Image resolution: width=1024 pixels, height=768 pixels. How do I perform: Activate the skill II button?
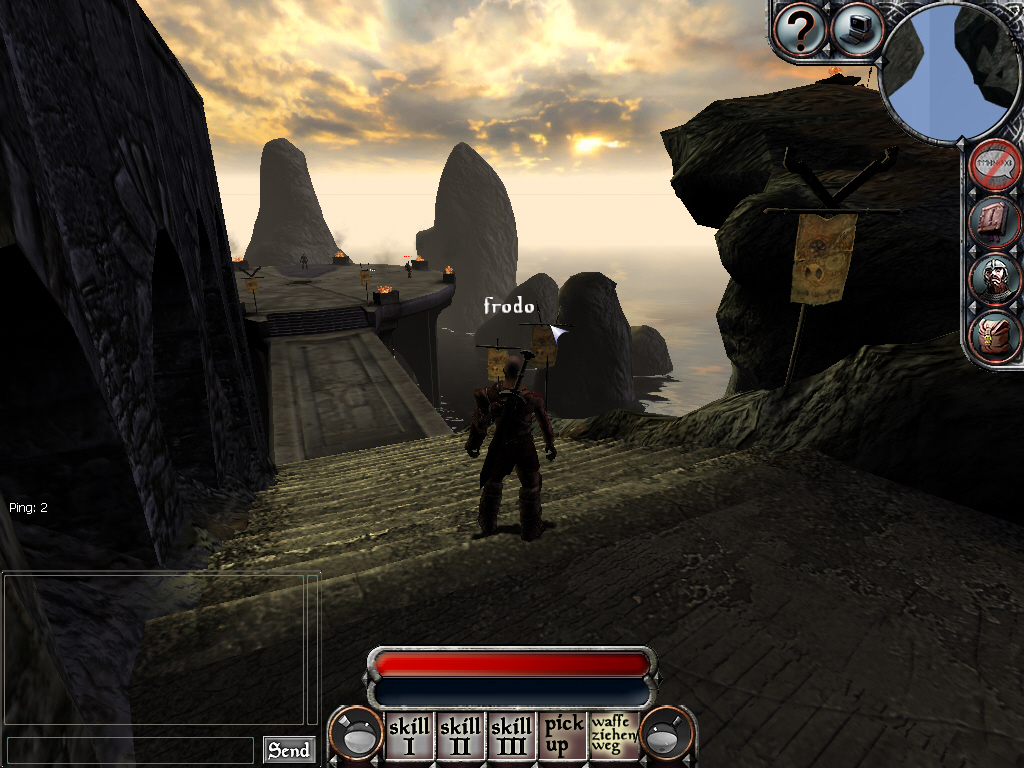[x=461, y=736]
